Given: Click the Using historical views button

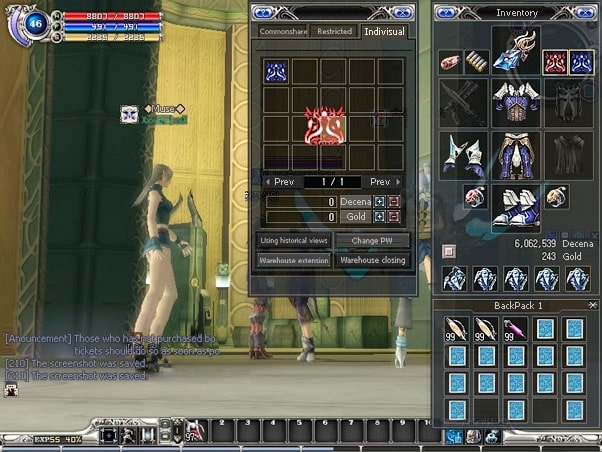Looking at the screenshot, I should click(x=294, y=241).
